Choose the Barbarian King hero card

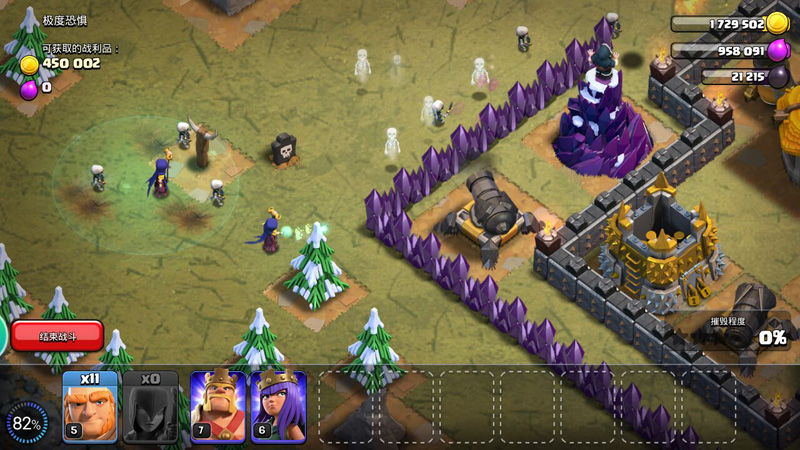click(x=217, y=407)
